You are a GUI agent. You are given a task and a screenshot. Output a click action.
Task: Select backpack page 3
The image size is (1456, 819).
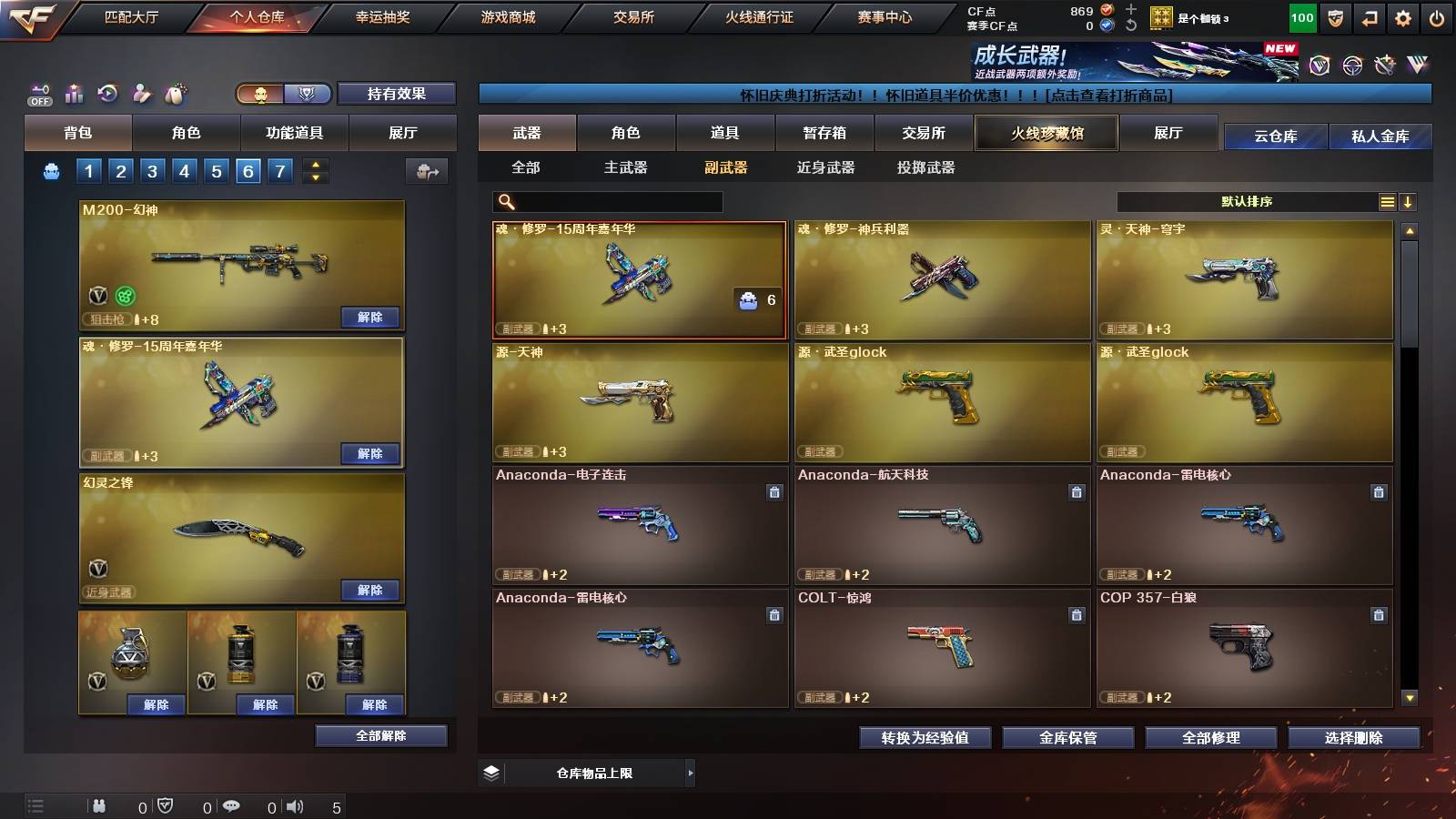coord(153,170)
